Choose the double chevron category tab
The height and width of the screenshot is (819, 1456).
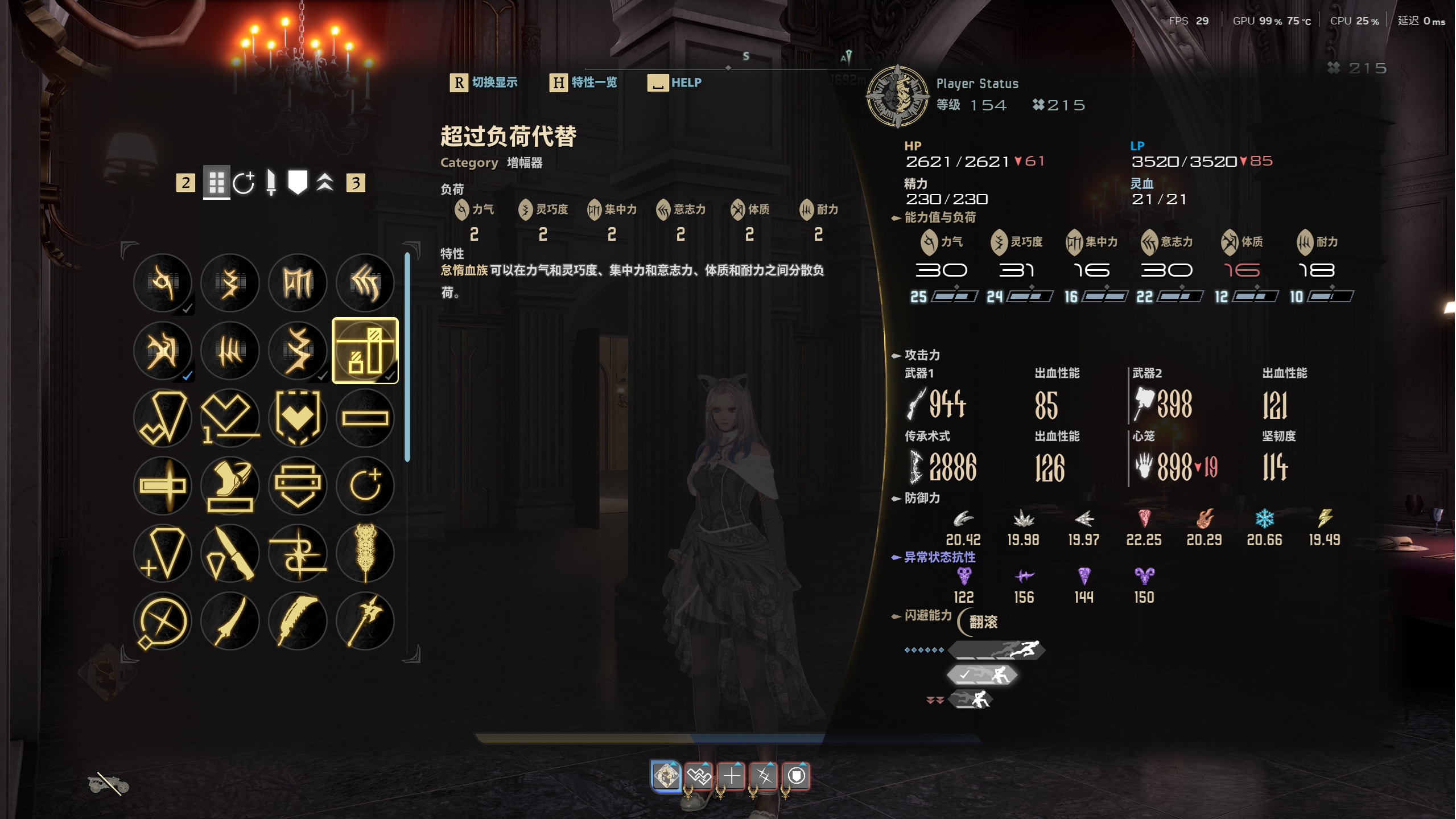325,183
